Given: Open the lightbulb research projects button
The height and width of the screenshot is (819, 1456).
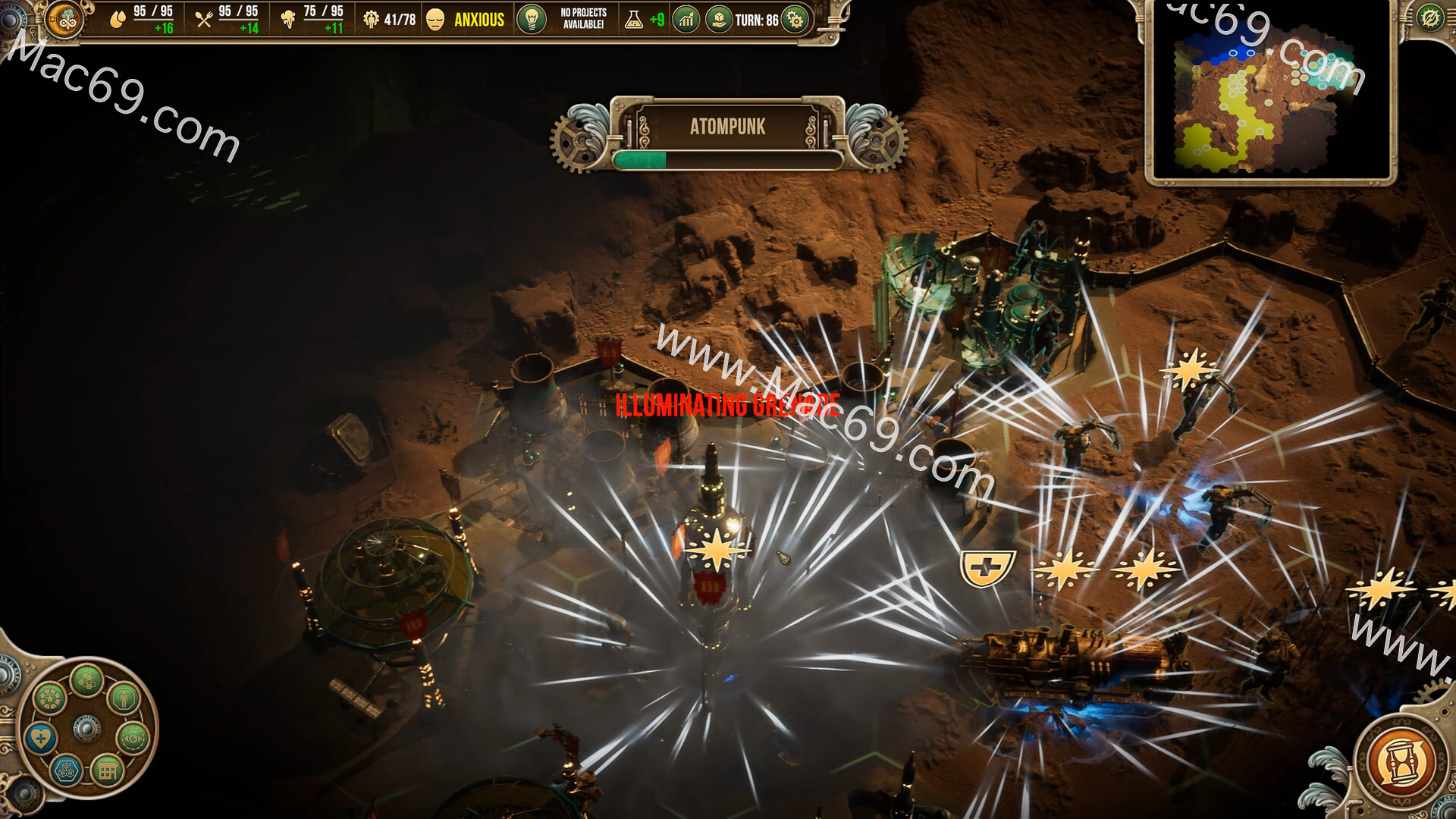Looking at the screenshot, I should coord(532,19).
